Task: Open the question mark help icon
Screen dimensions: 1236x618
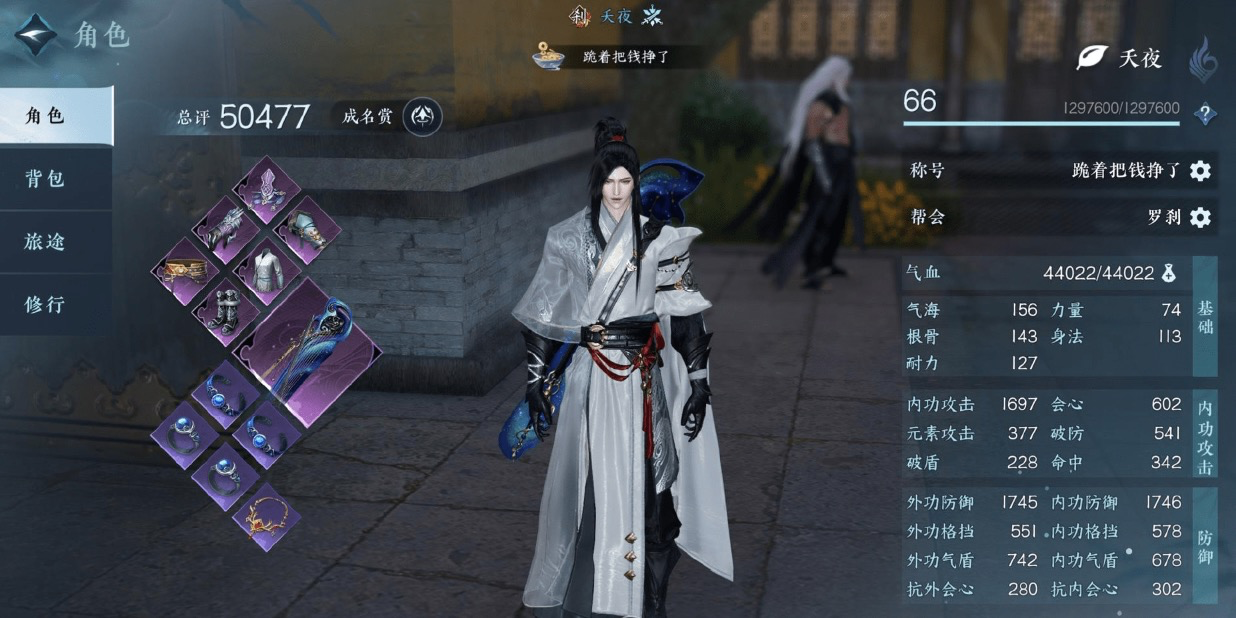Action: [1206, 115]
